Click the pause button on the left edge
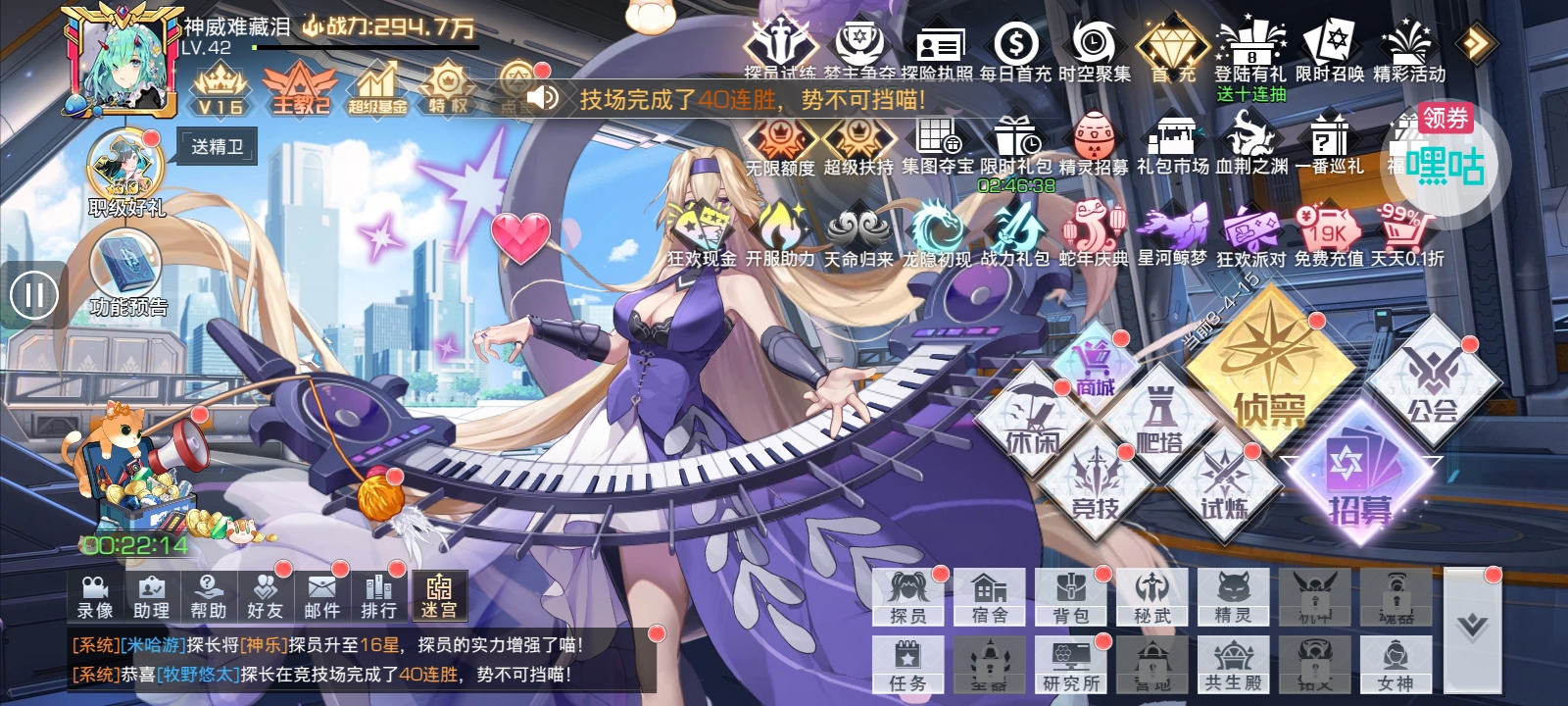This screenshot has width=1568, height=706. click(34, 295)
